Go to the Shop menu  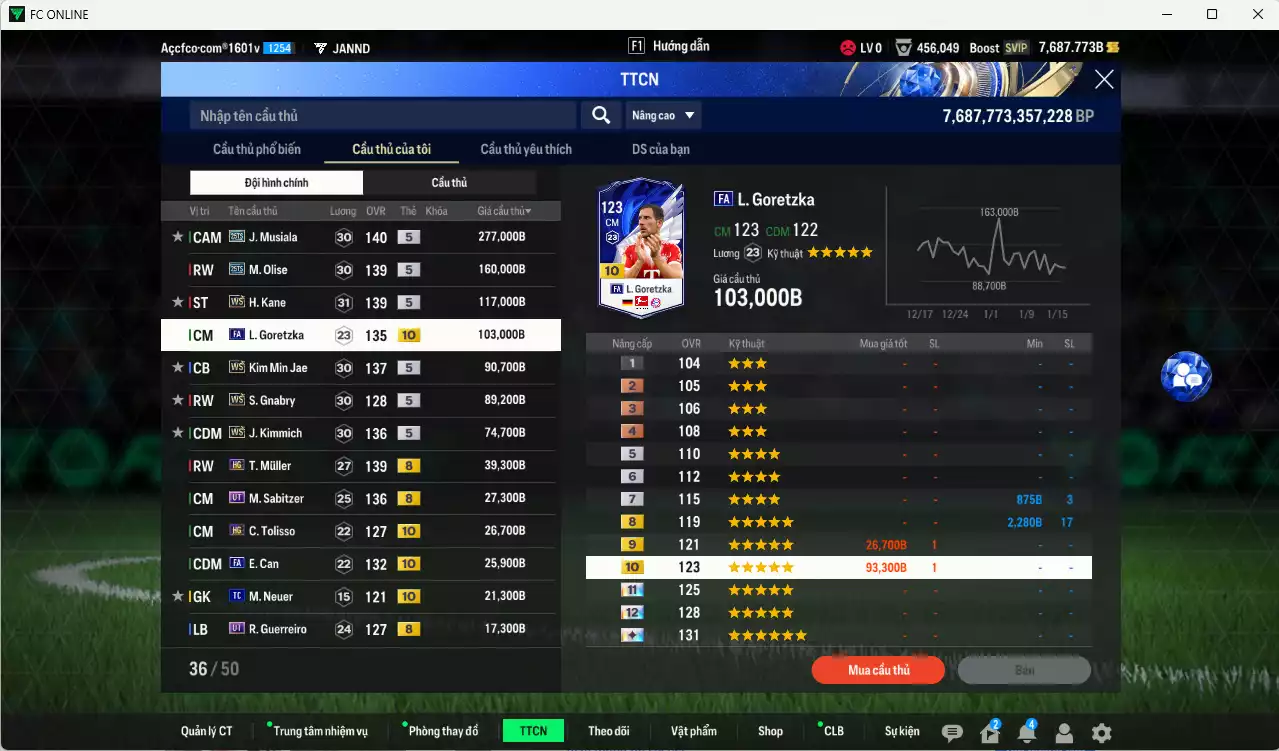(x=770, y=731)
